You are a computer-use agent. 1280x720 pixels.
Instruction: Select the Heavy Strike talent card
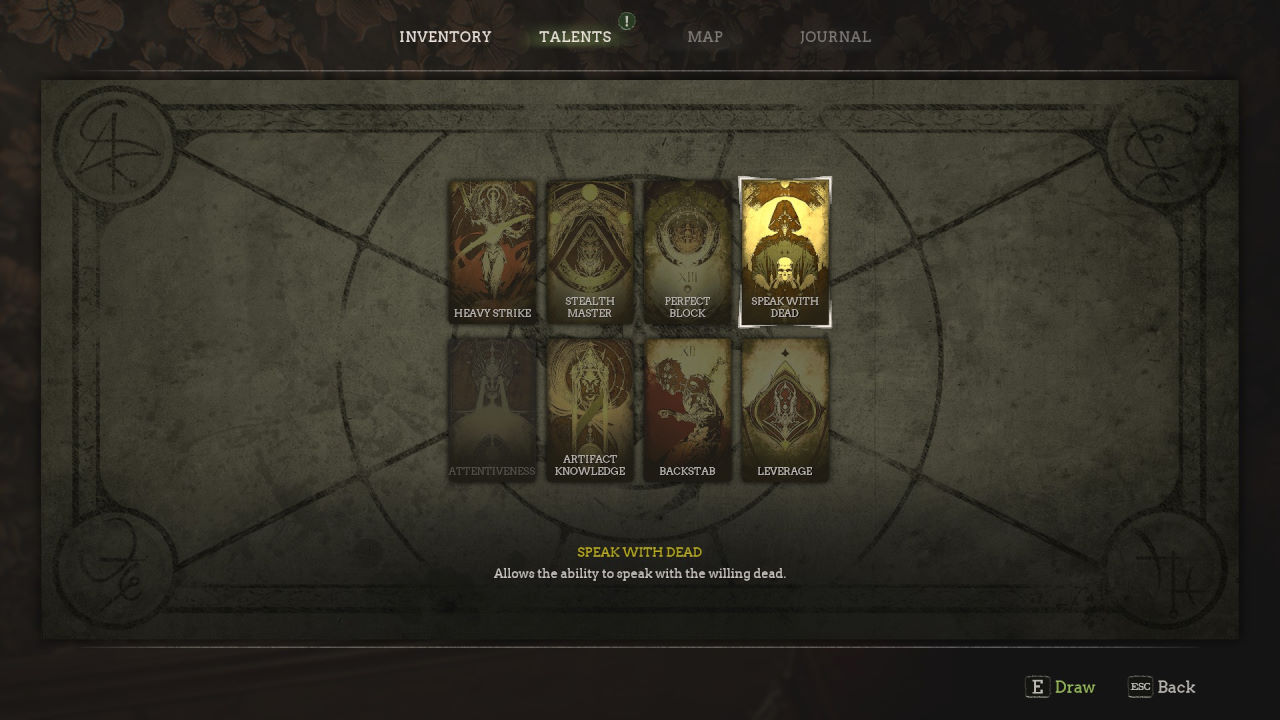tap(492, 252)
